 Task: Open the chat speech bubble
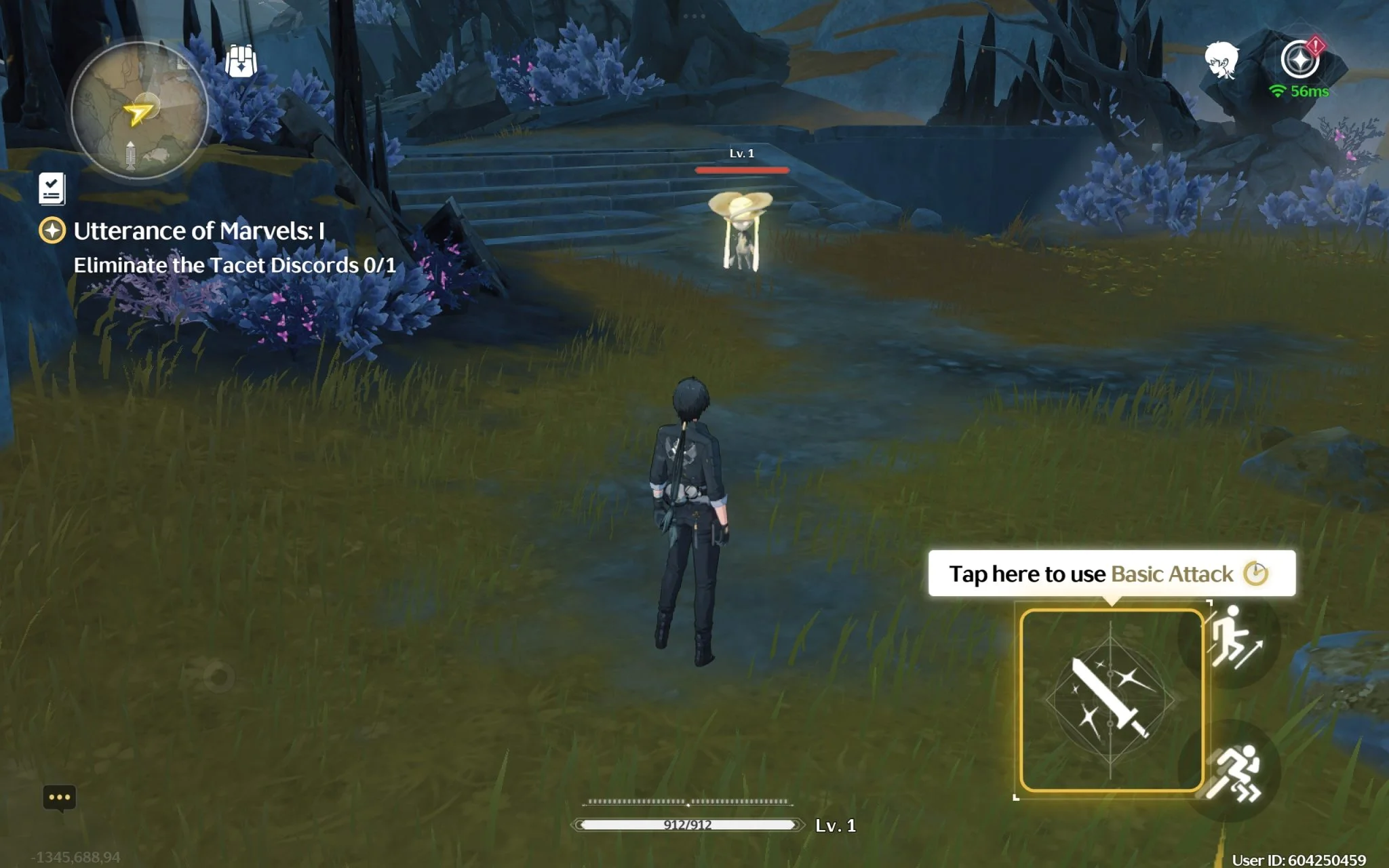60,797
